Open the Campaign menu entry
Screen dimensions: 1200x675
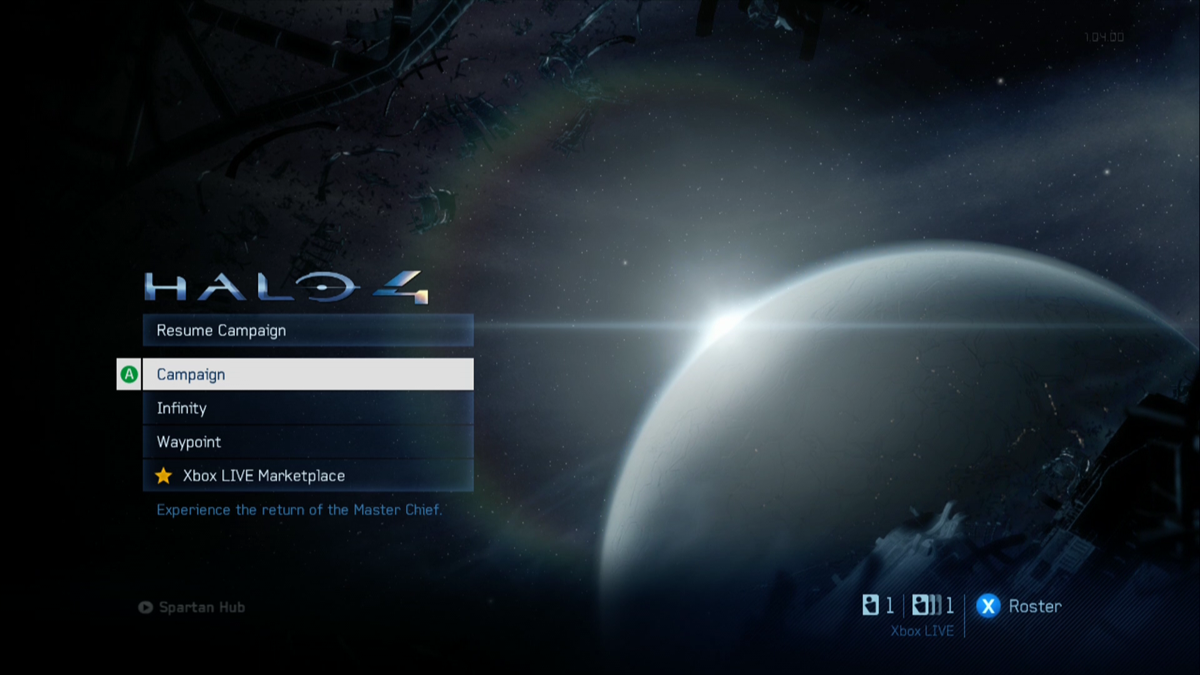[x=307, y=375]
